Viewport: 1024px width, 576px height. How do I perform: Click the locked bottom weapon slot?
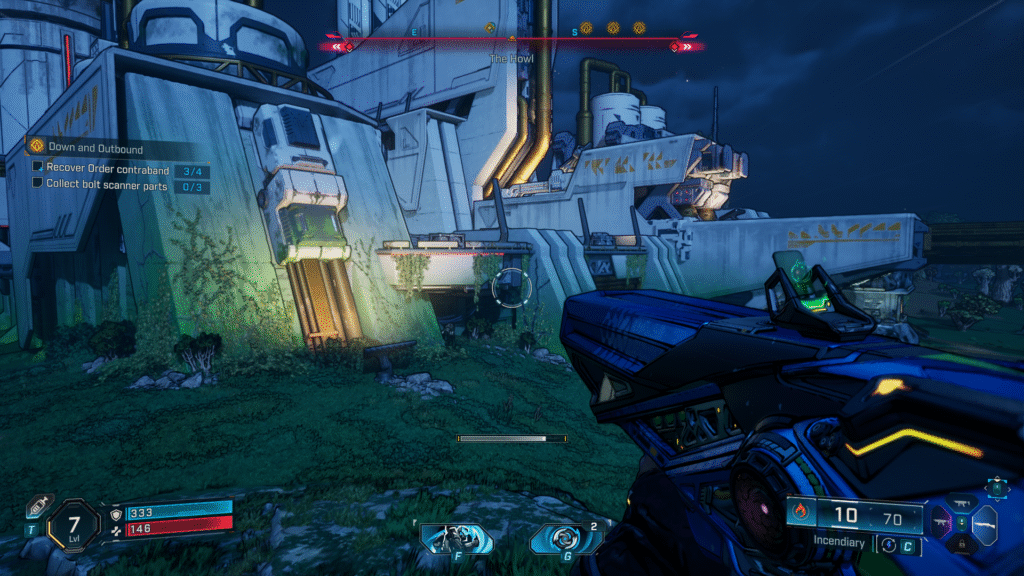click(x=962, y=543)
